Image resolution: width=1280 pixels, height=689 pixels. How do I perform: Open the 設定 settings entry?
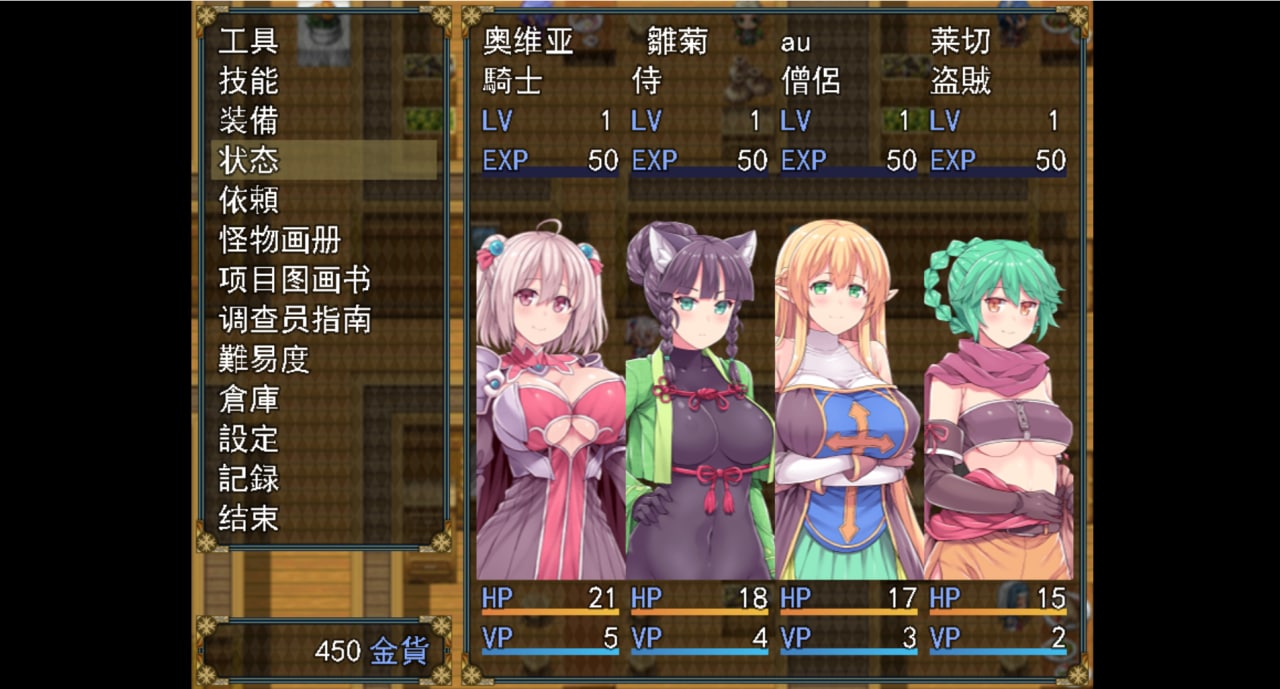[x=249, y=439]
